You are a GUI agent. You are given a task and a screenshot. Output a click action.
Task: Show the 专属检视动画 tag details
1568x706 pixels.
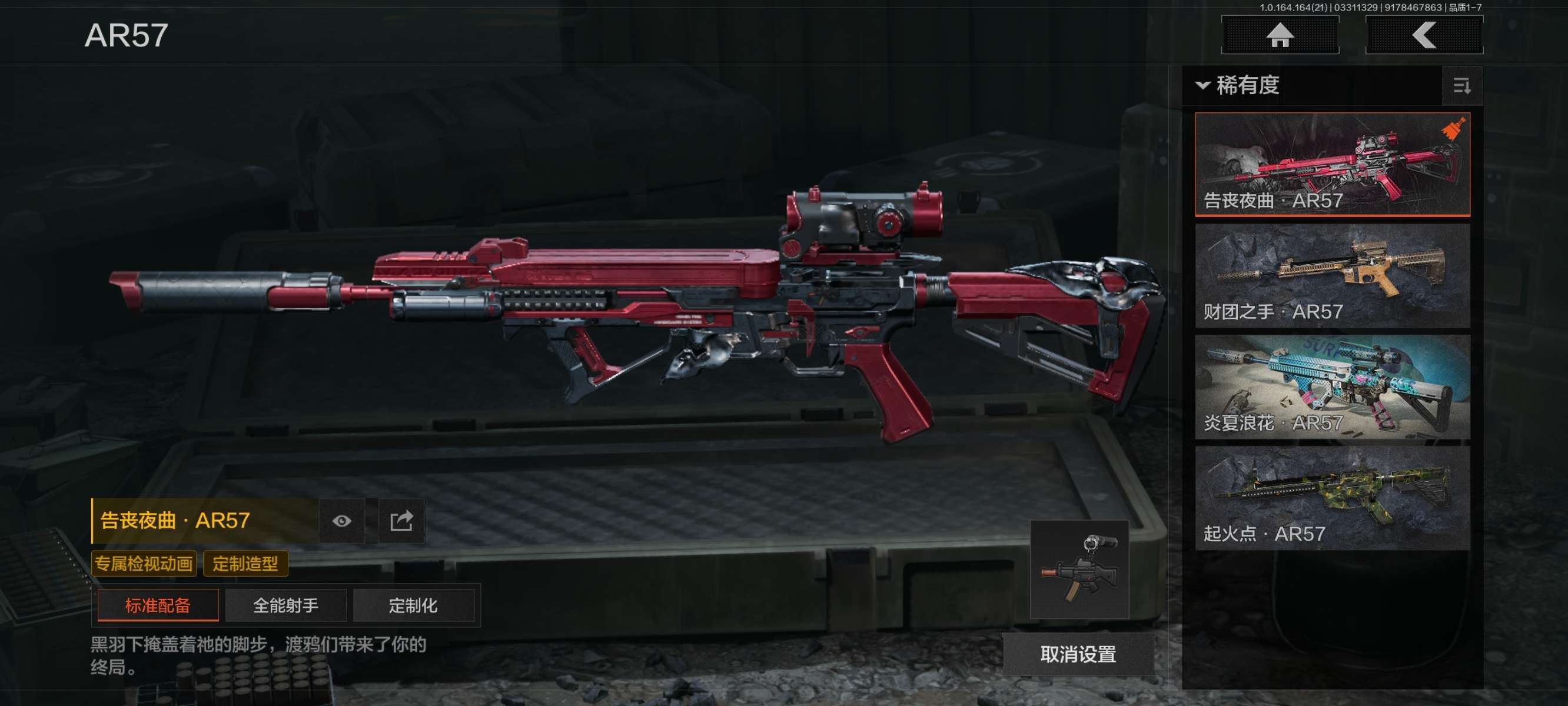[144, 564]
